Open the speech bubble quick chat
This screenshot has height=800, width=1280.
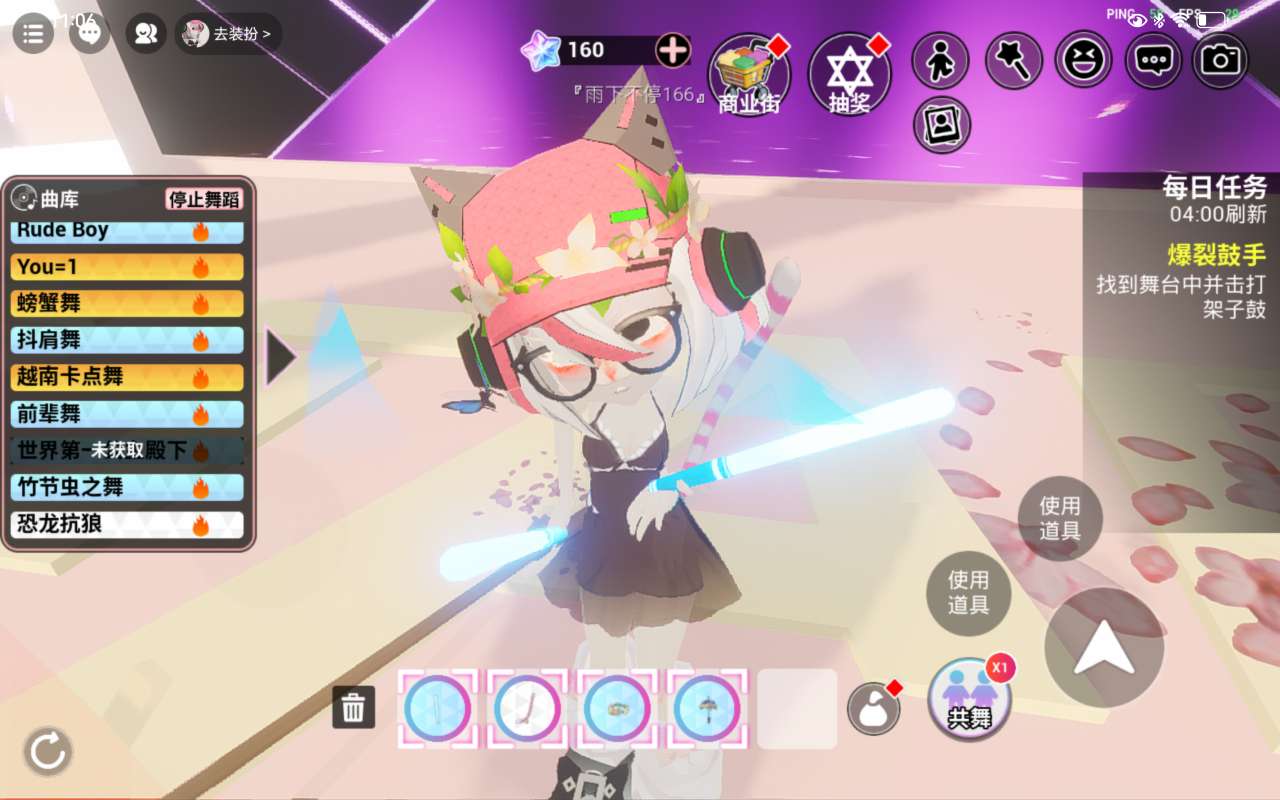[1153, 61]
